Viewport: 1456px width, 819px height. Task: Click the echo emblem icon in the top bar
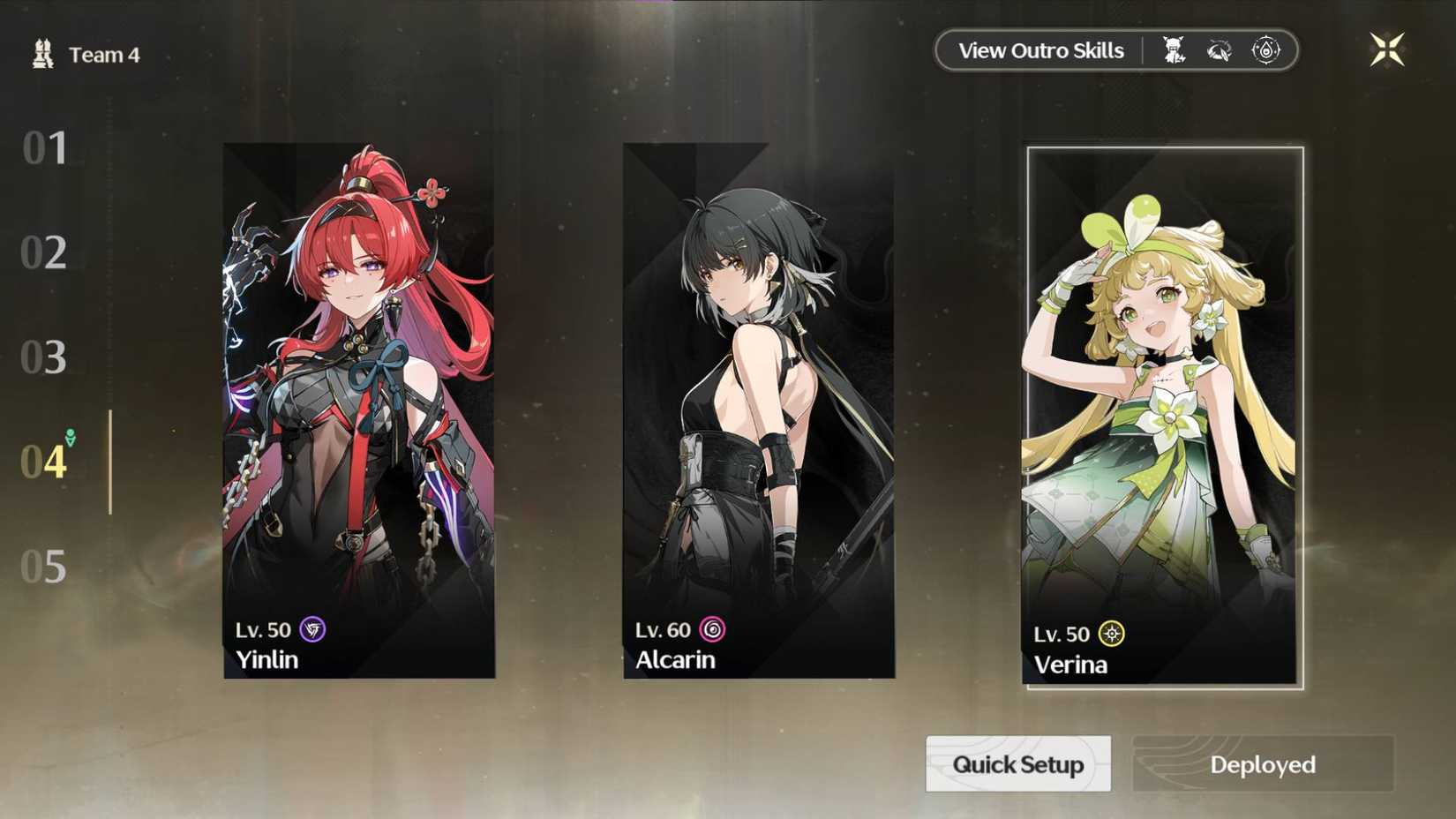click(1264, 49)
